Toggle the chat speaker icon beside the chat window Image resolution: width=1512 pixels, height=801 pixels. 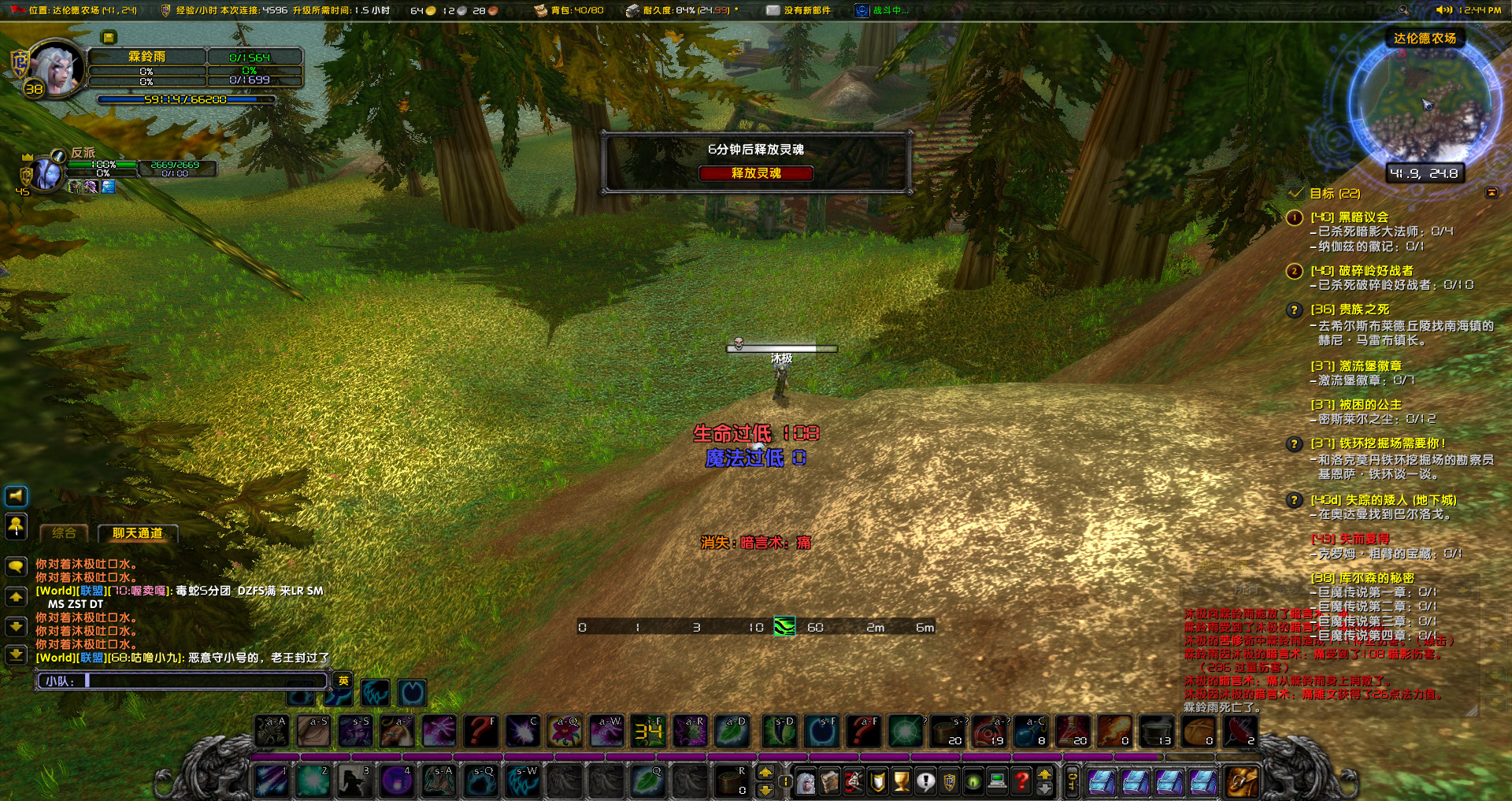(14, 497)
